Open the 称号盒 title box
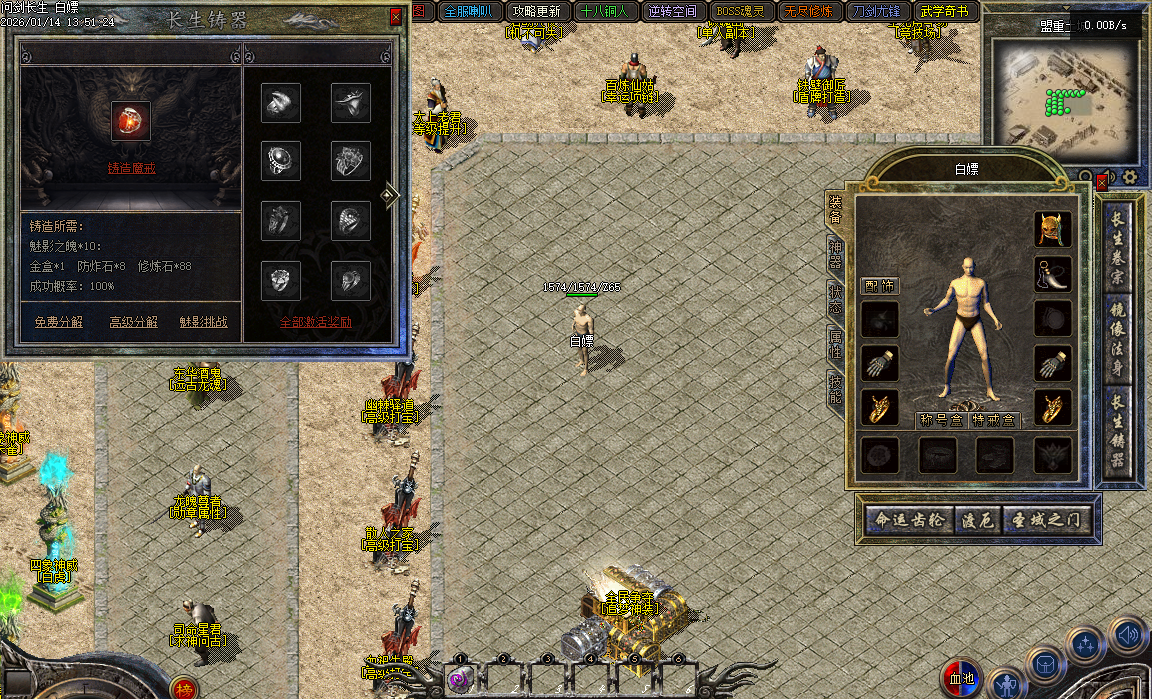 tap(940, 420)
